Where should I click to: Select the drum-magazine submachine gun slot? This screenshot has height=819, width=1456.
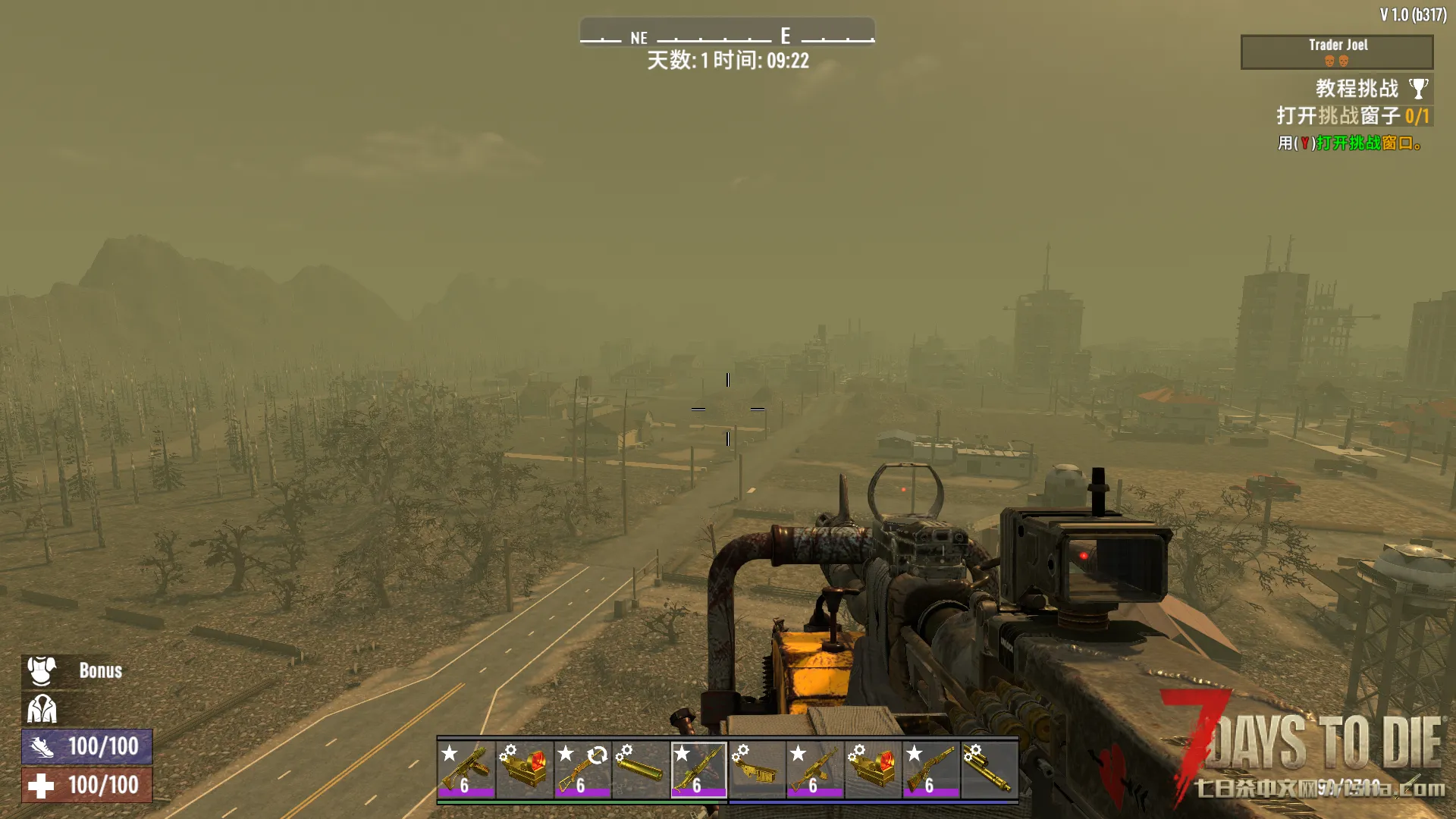pos(466,769)
